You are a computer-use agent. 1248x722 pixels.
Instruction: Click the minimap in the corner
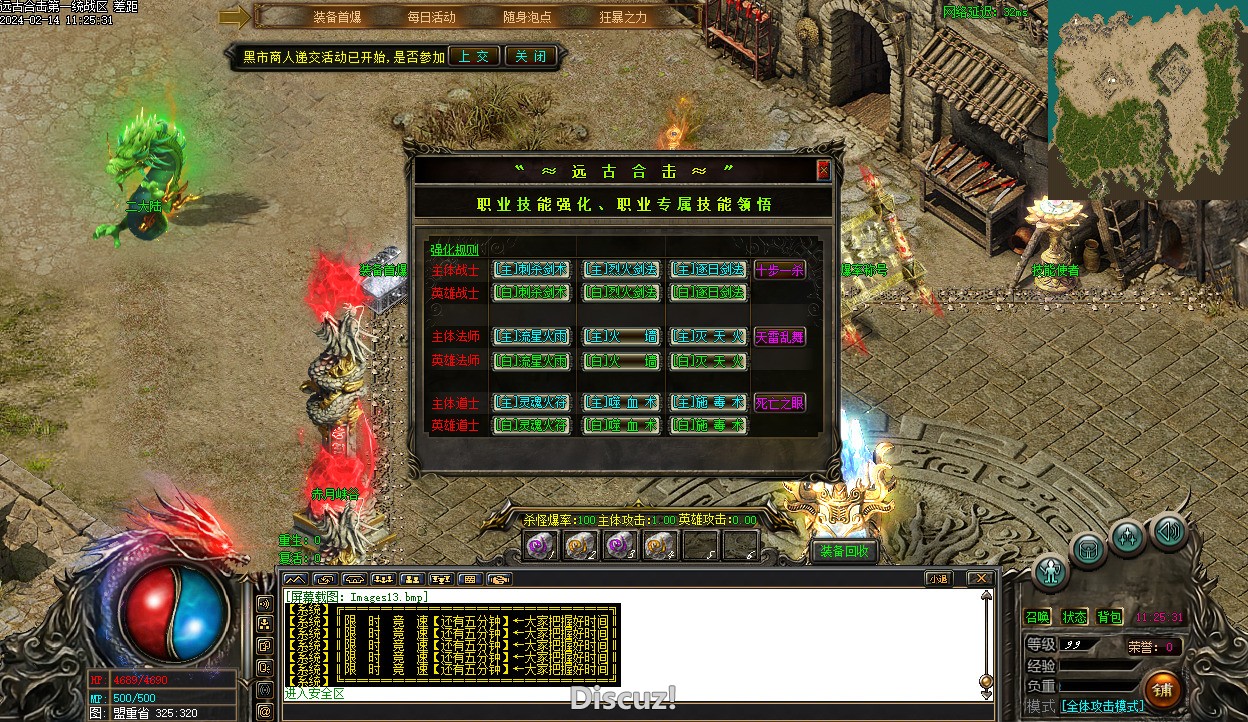1147,98
